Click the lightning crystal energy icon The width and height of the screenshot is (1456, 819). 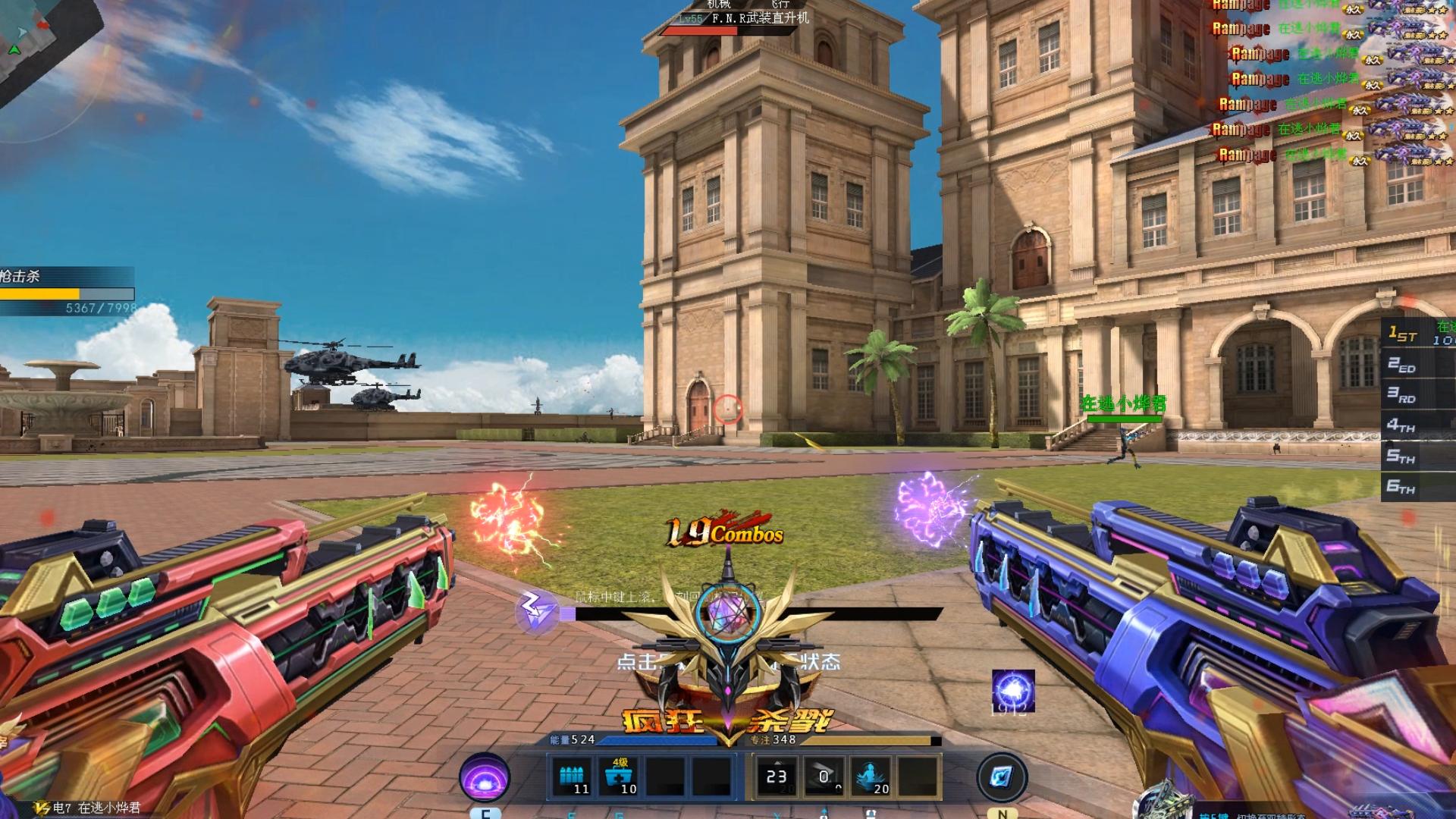point(536,610)
